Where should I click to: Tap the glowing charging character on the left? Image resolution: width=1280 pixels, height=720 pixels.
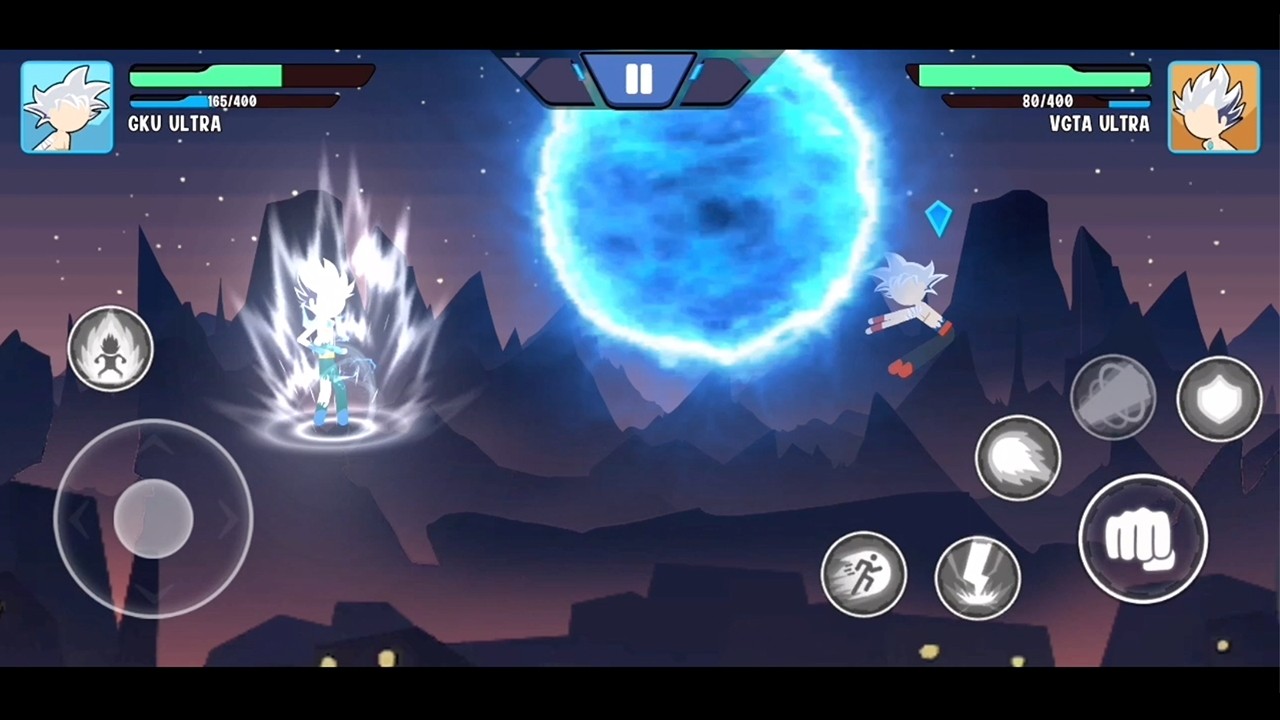[330, 340]
